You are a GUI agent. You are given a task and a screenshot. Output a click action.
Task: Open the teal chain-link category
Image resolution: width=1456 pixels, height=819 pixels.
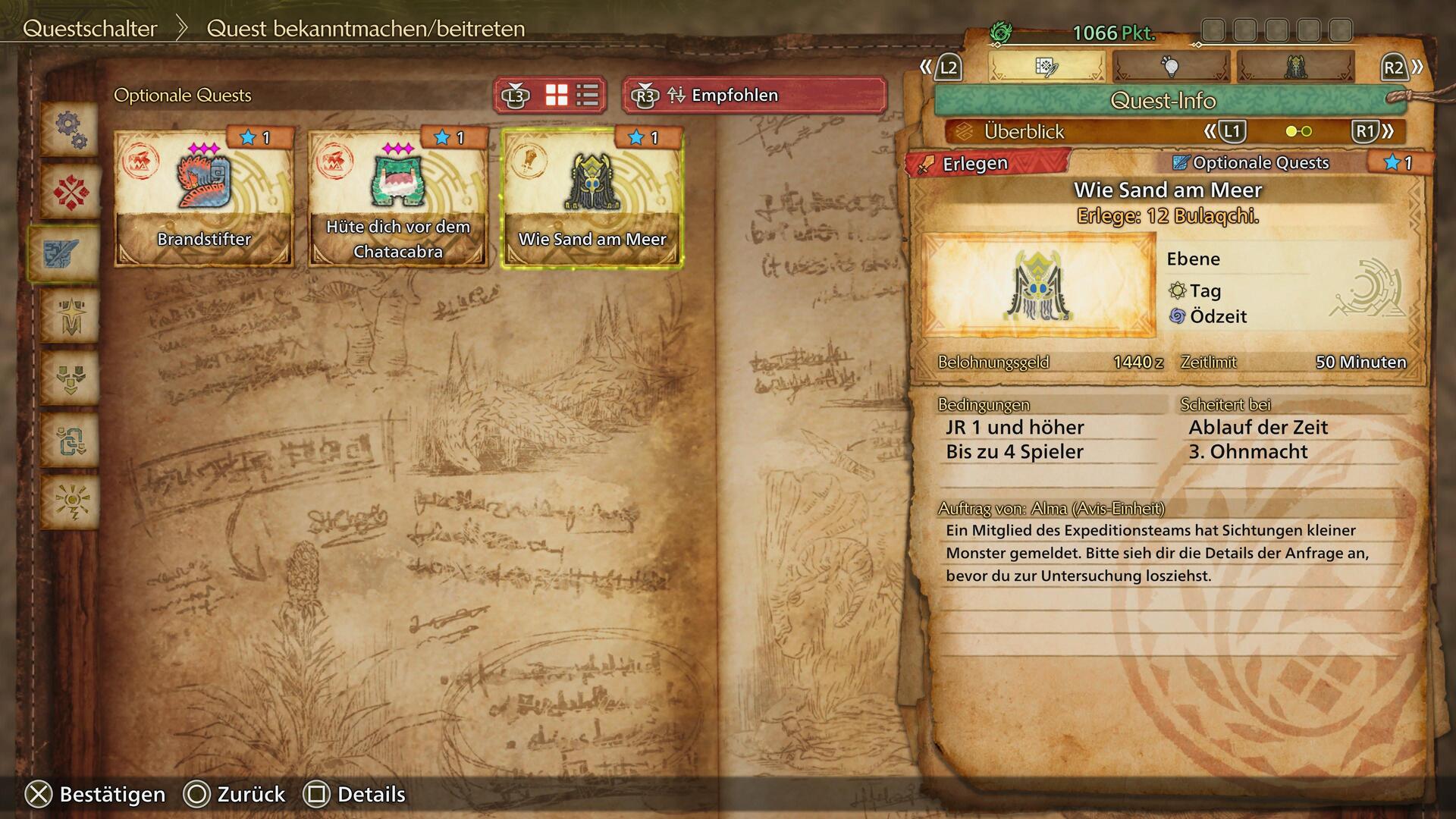[71, 440]
